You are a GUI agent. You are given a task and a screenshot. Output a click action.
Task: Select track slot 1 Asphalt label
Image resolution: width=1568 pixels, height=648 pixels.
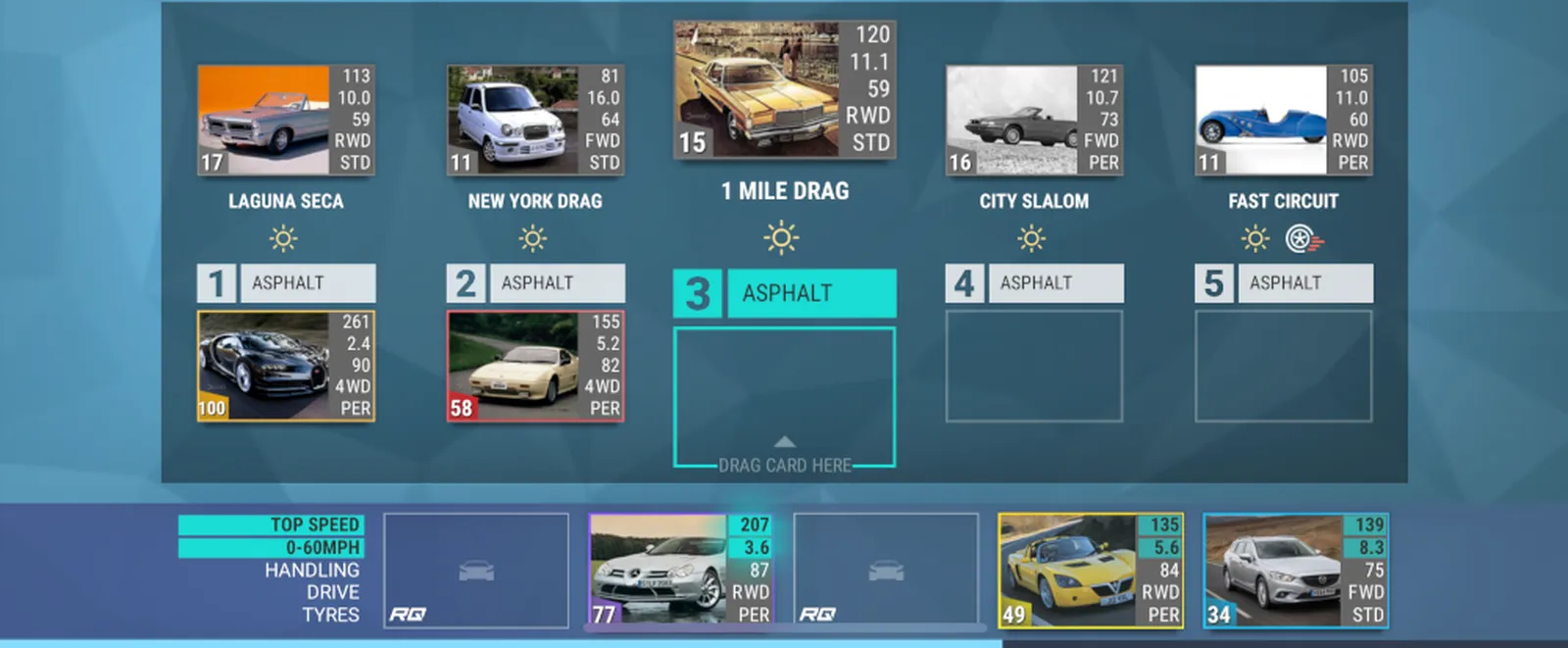pos(307,283)
